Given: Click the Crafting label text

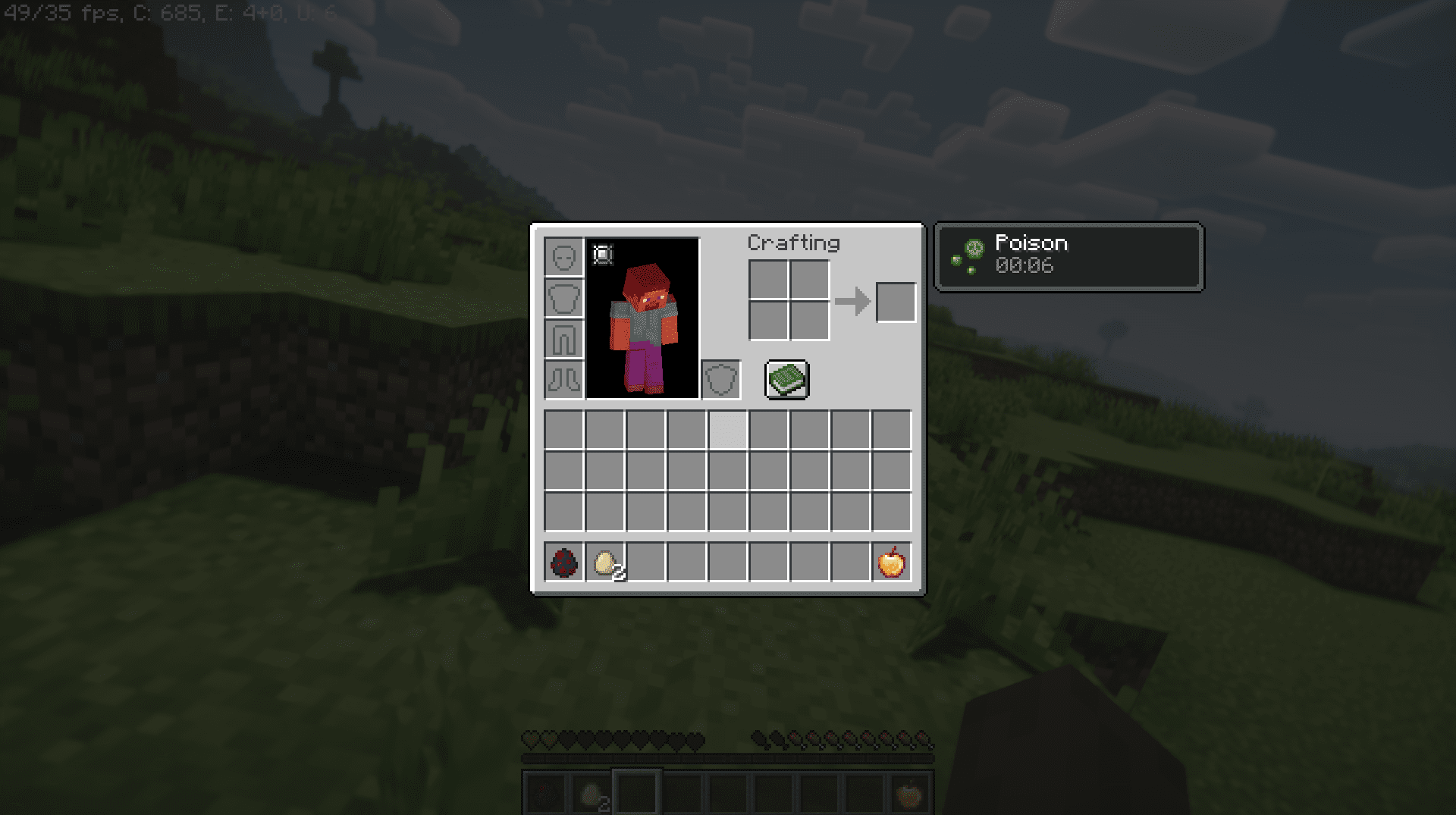Looking at the screenshot, I should [x=793, y=243].
